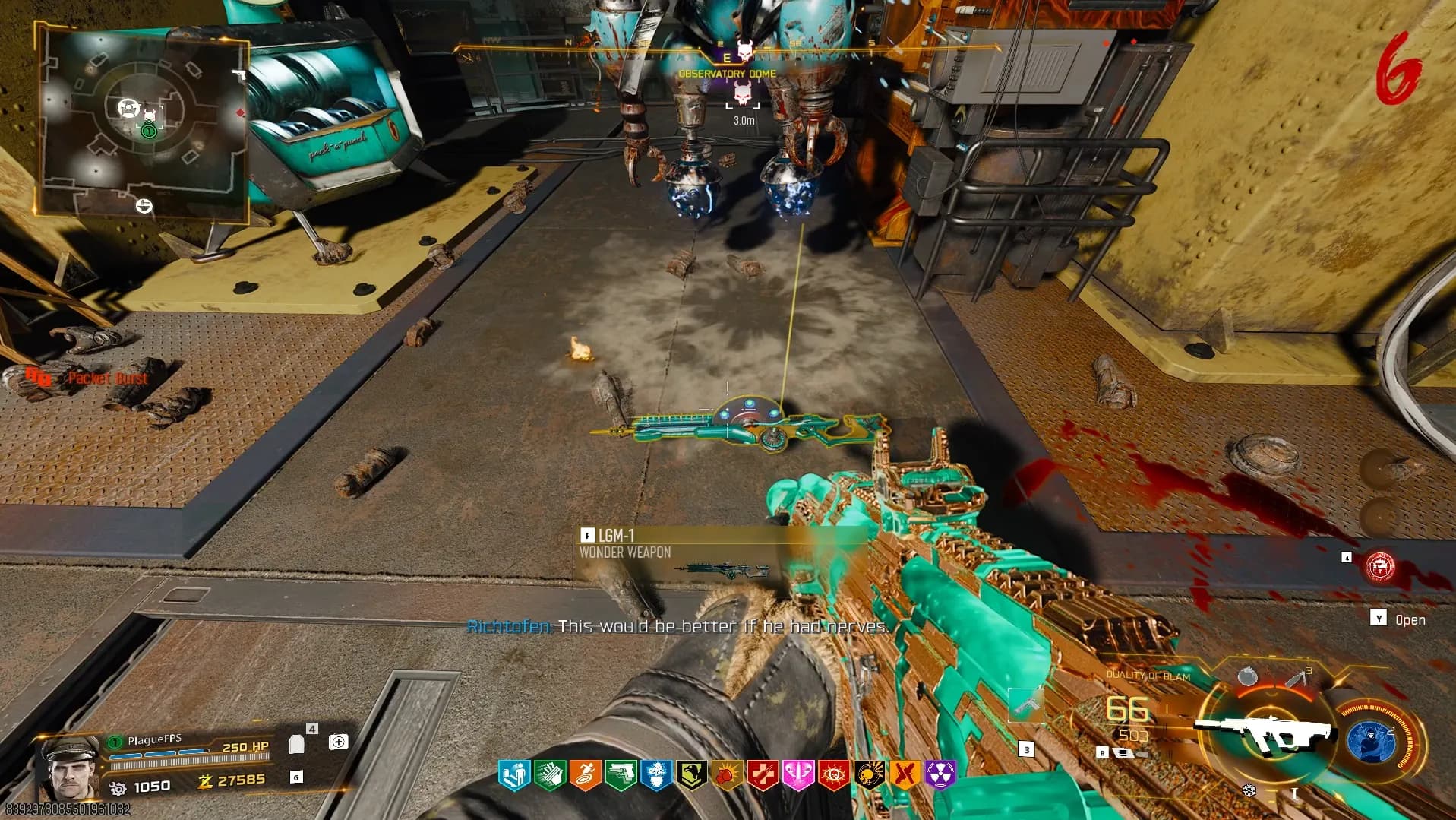Select the purple radiation symbol perk

click(x=940, y=775)
